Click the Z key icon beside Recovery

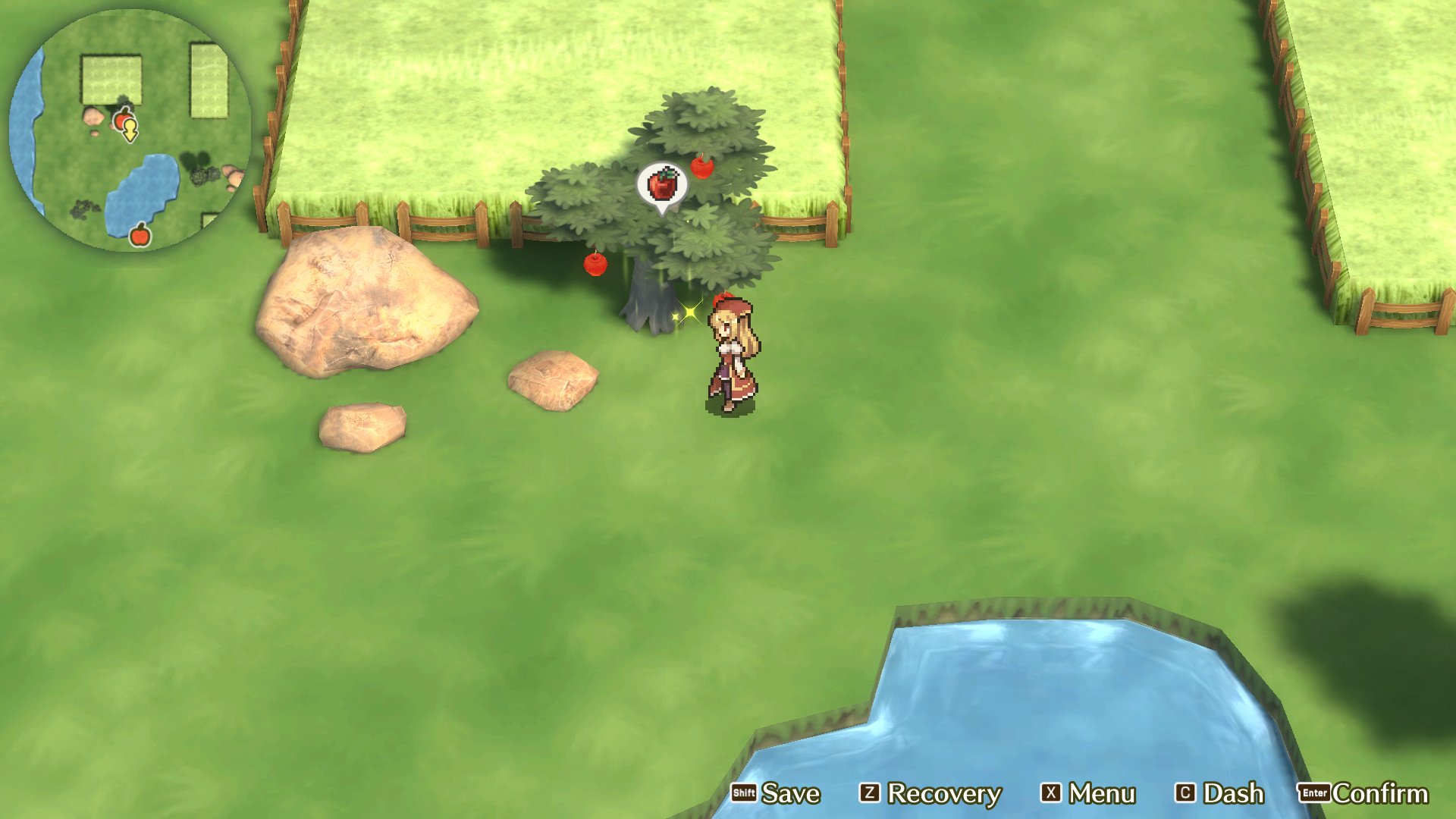(x=871, y=794)
